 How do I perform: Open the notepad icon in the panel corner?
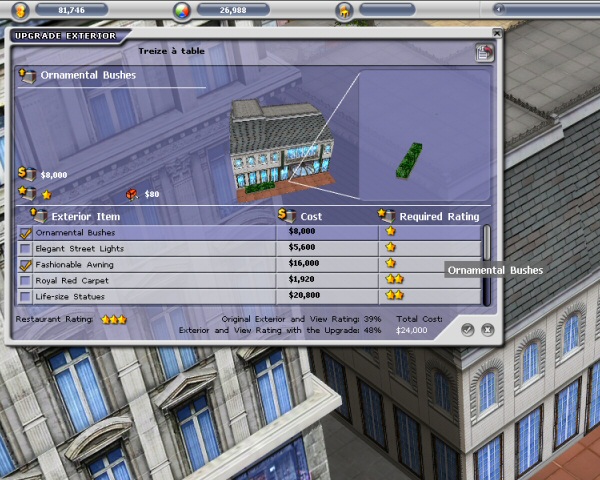484,53
